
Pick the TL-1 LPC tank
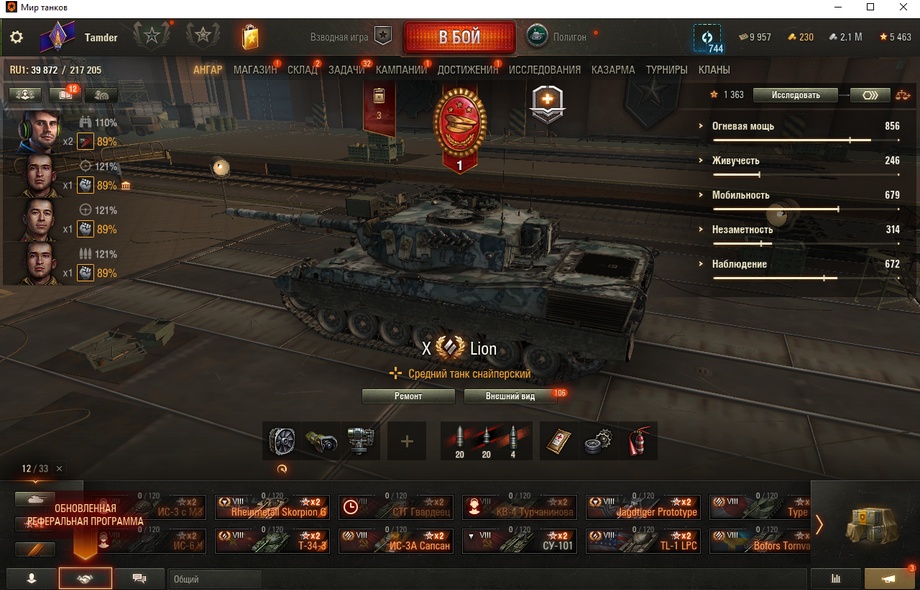tap(642, 541)
